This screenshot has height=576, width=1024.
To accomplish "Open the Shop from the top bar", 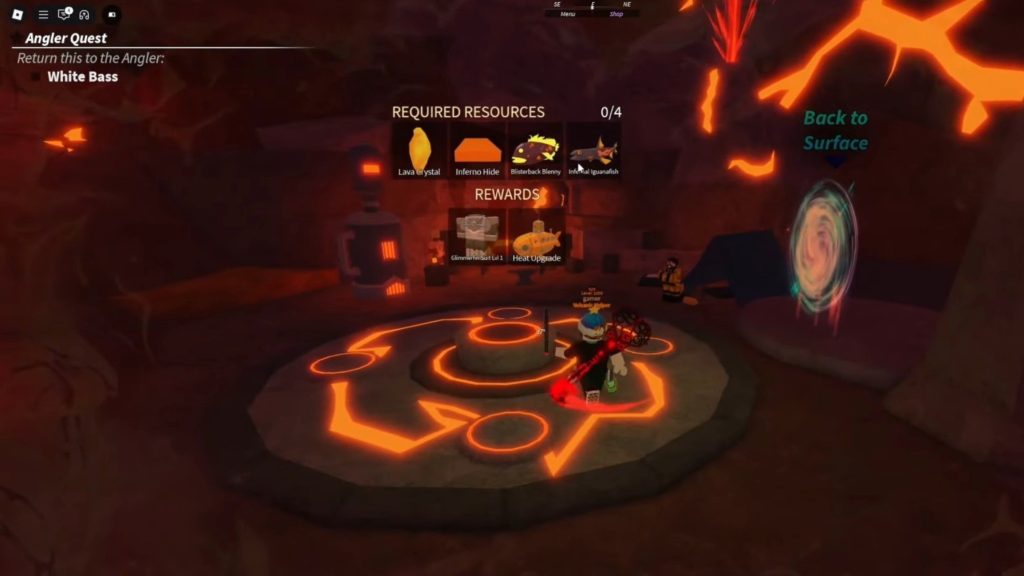I will [x=616, y=14].
